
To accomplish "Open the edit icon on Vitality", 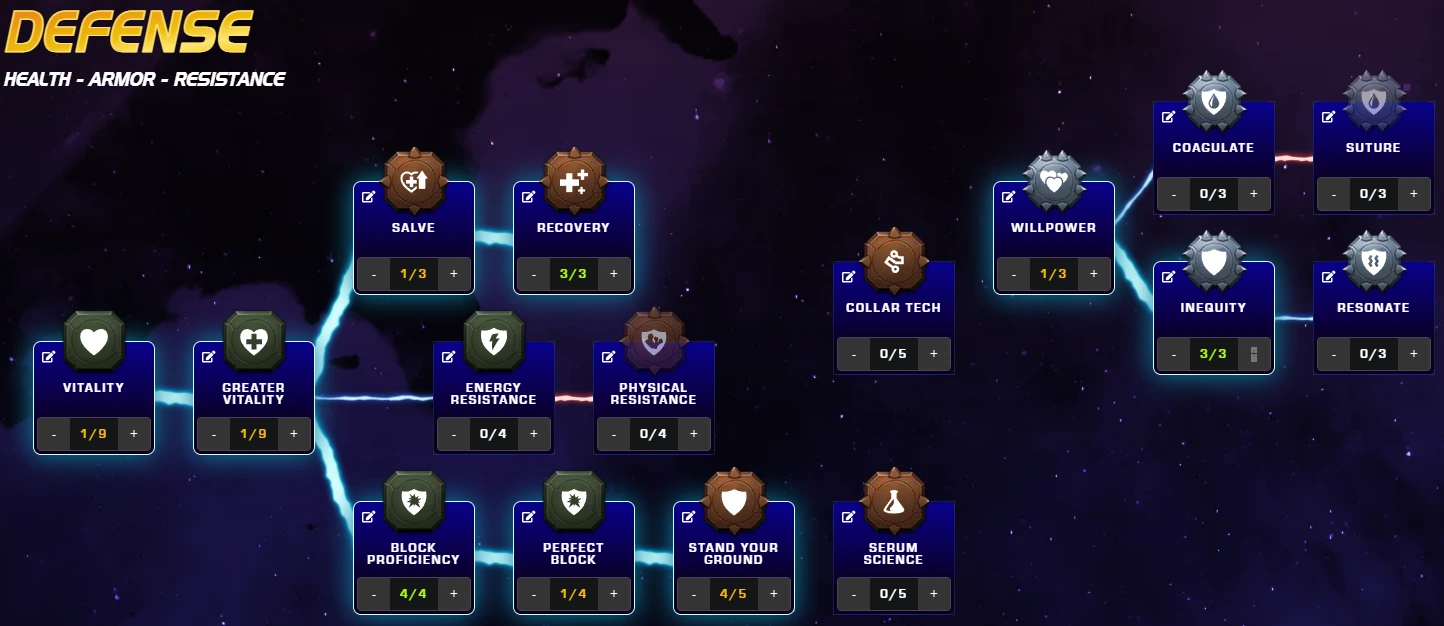I will pyautogui.click(x=49, y=357).
